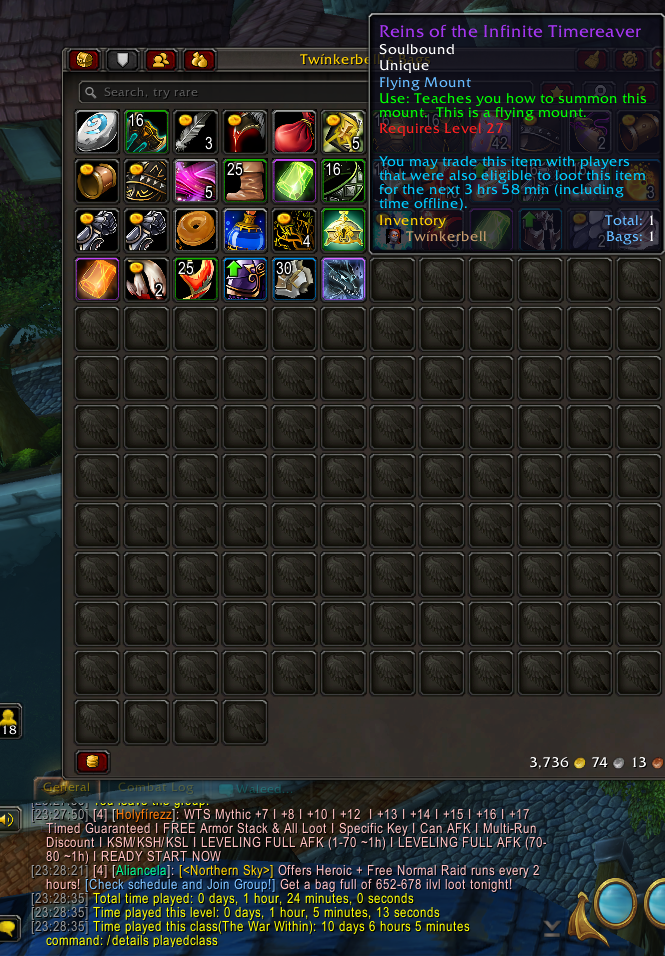Pick the feather stack of three
This screenshot has width=665, height=956.
pos(196,131)
